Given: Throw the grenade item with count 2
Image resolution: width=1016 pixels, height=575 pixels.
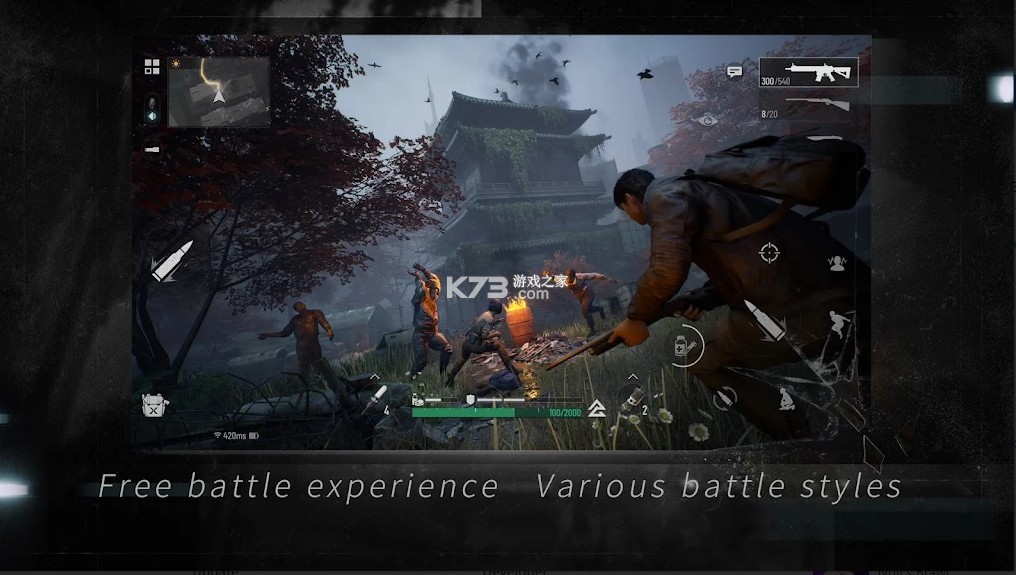Looking at the screenshot, I should point(633,398).
